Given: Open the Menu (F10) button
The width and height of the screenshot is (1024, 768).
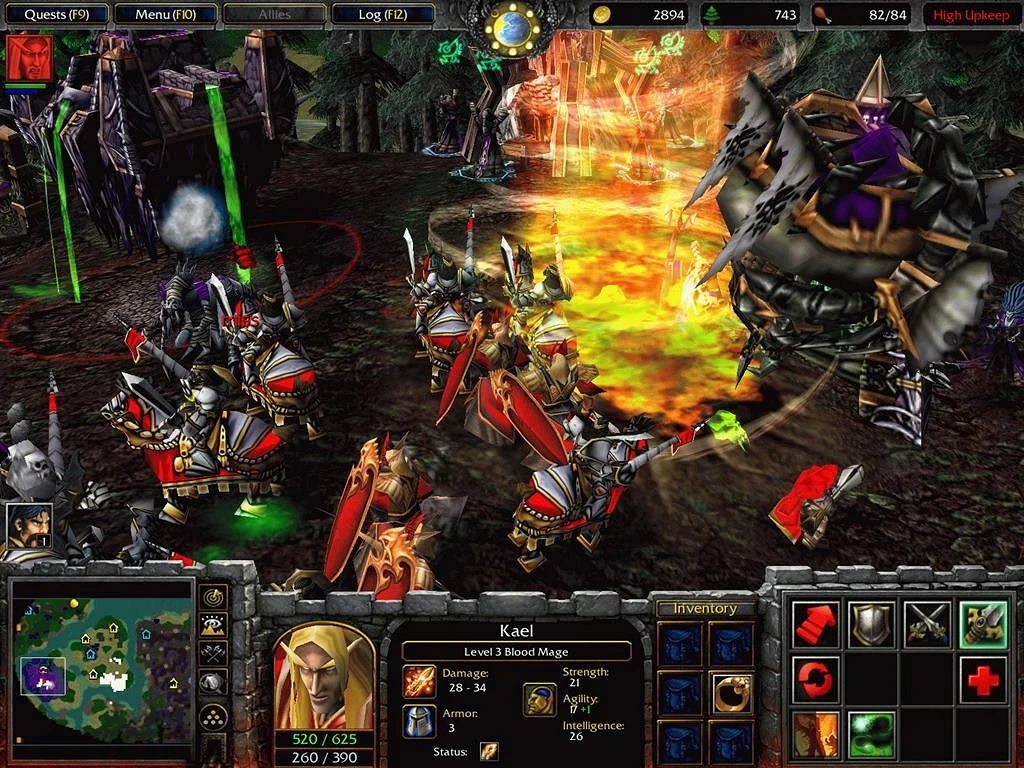Looking at the screenshot, I should [165, 14].
